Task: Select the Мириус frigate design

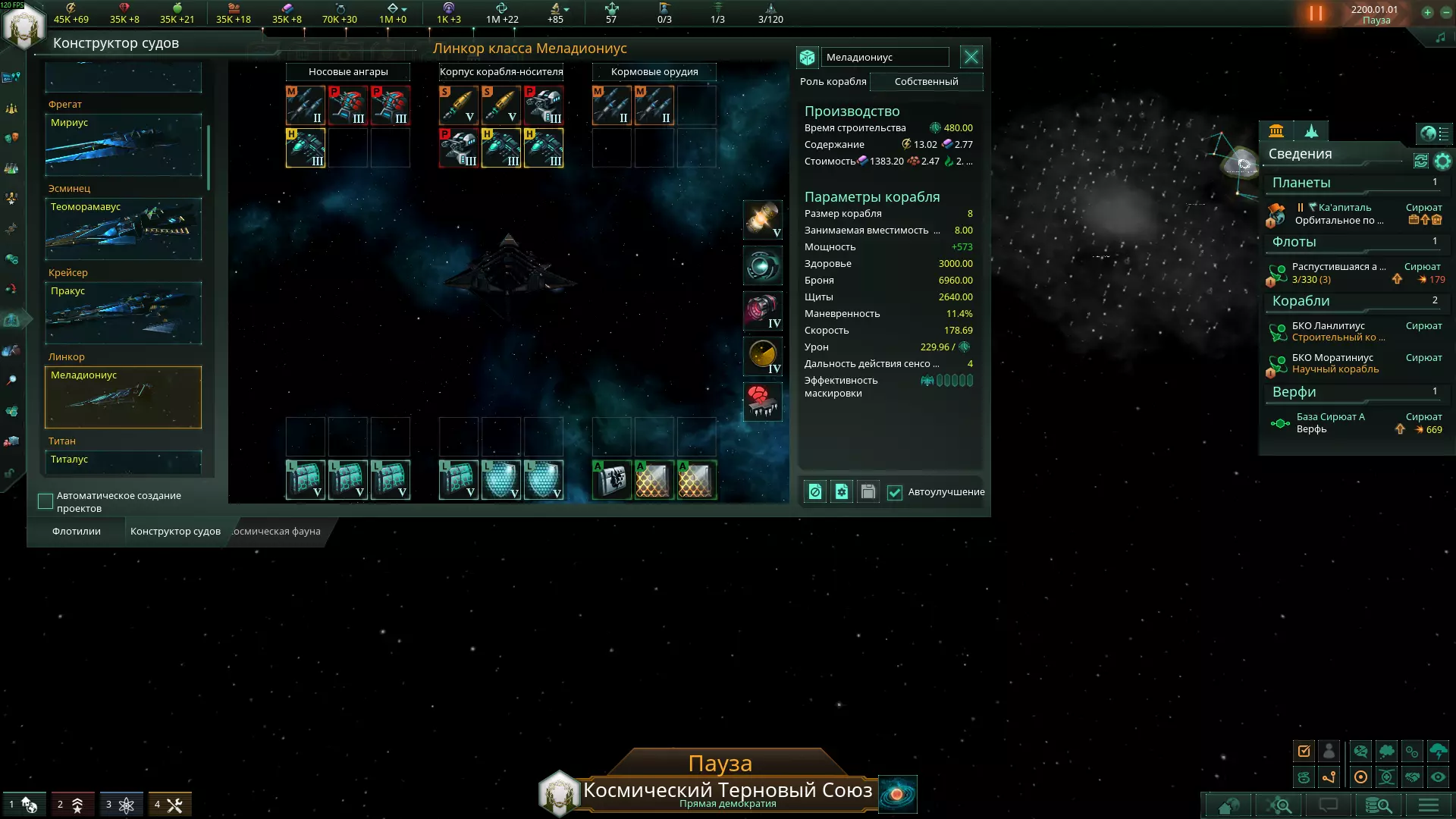Action: [123, 145]
